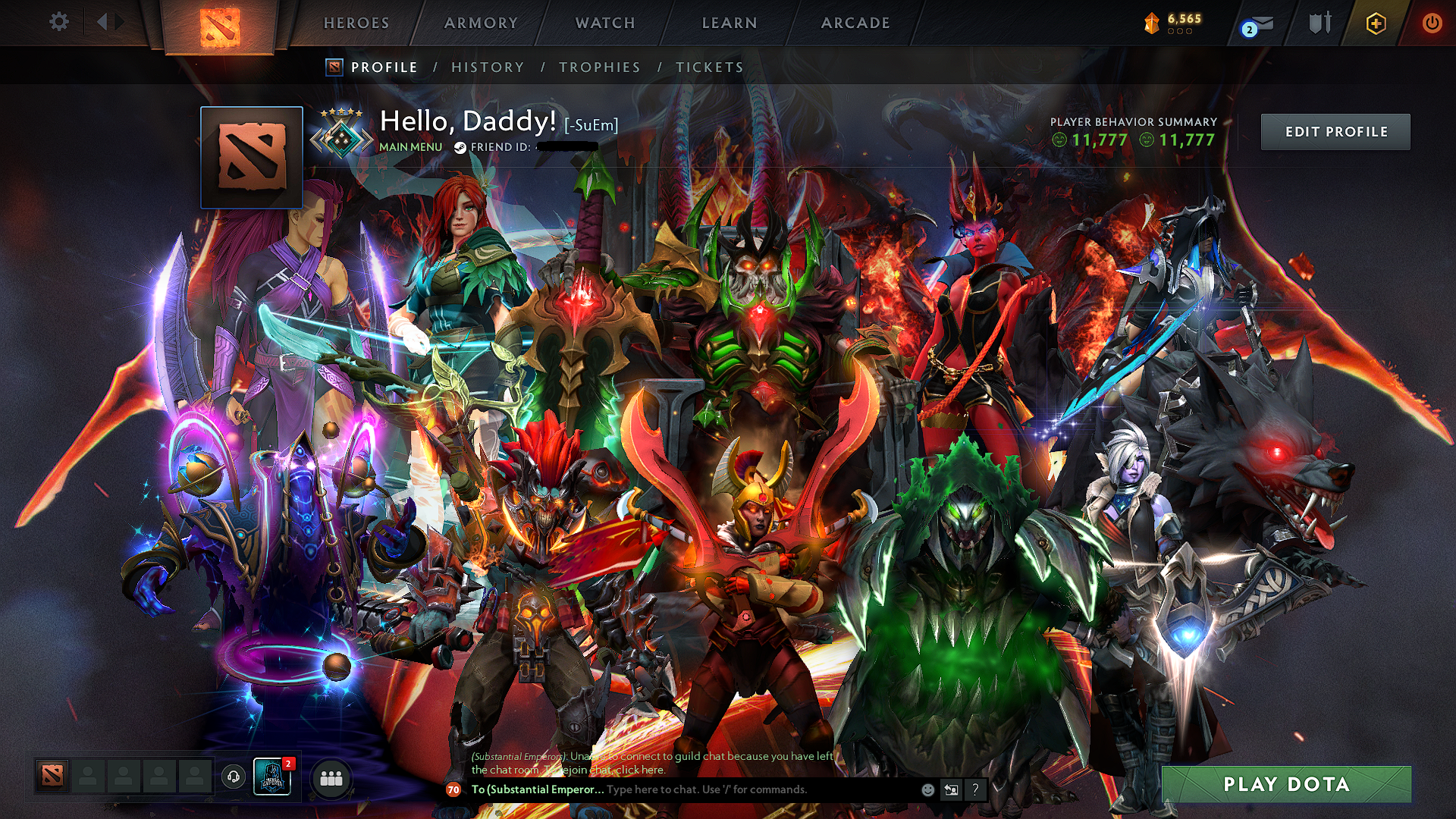Open the settings gear icon
The width and height of the screenshot is (1456, 819).
coord(59,22)
